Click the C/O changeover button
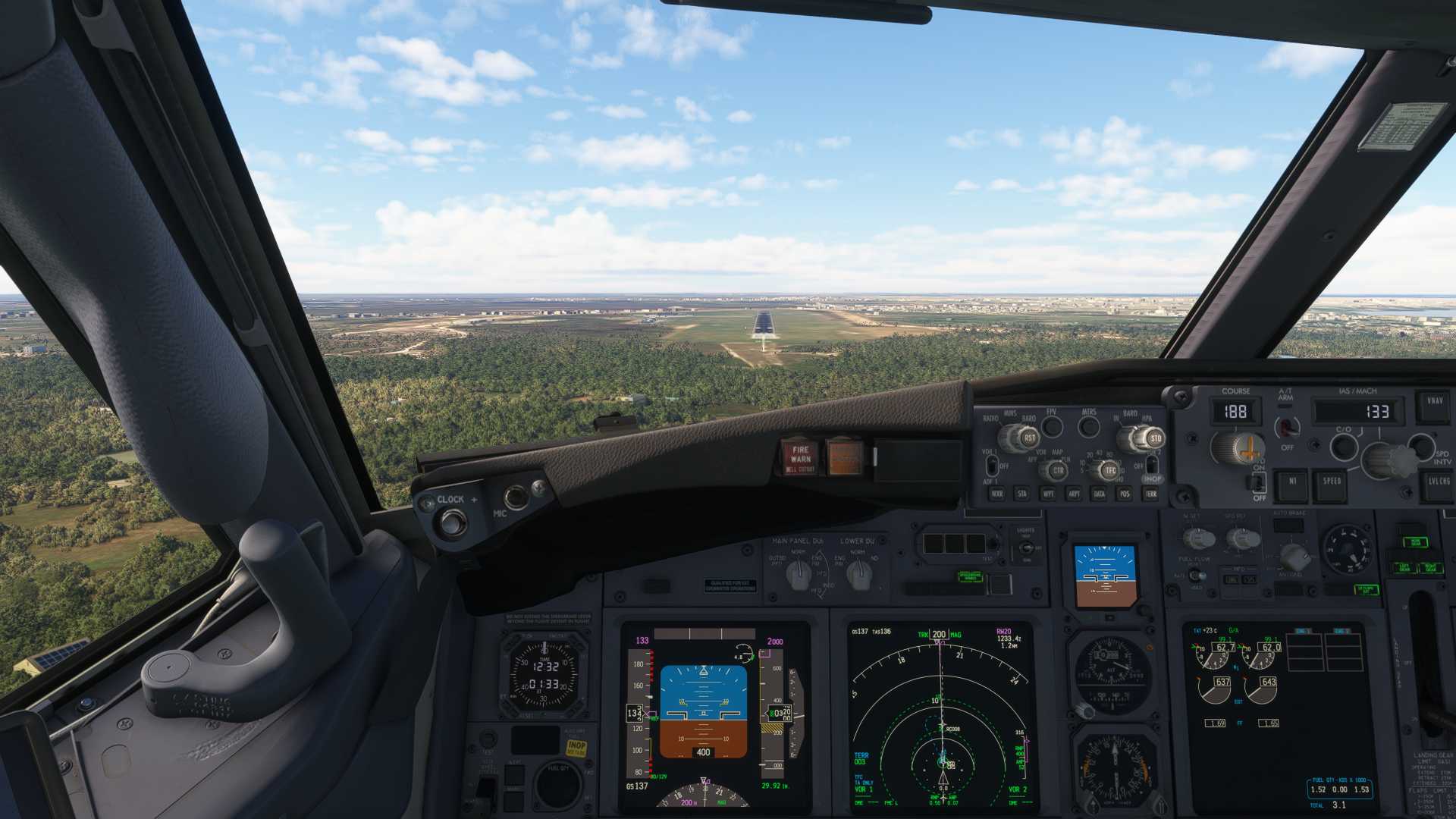The height and width of the screenshot is (819, 1456). click(1343, 446)
